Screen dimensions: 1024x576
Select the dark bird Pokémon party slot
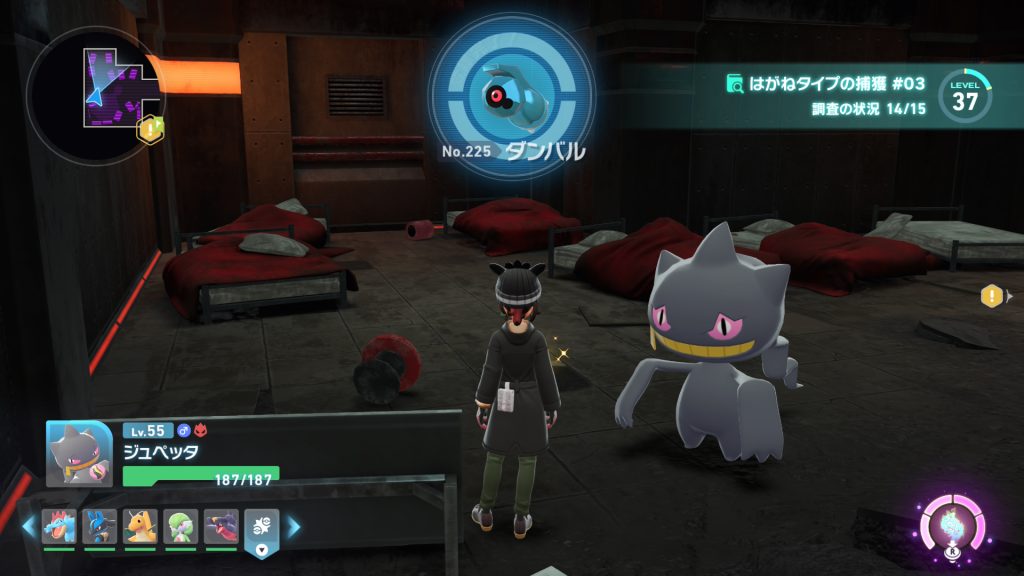pos(221,526)
